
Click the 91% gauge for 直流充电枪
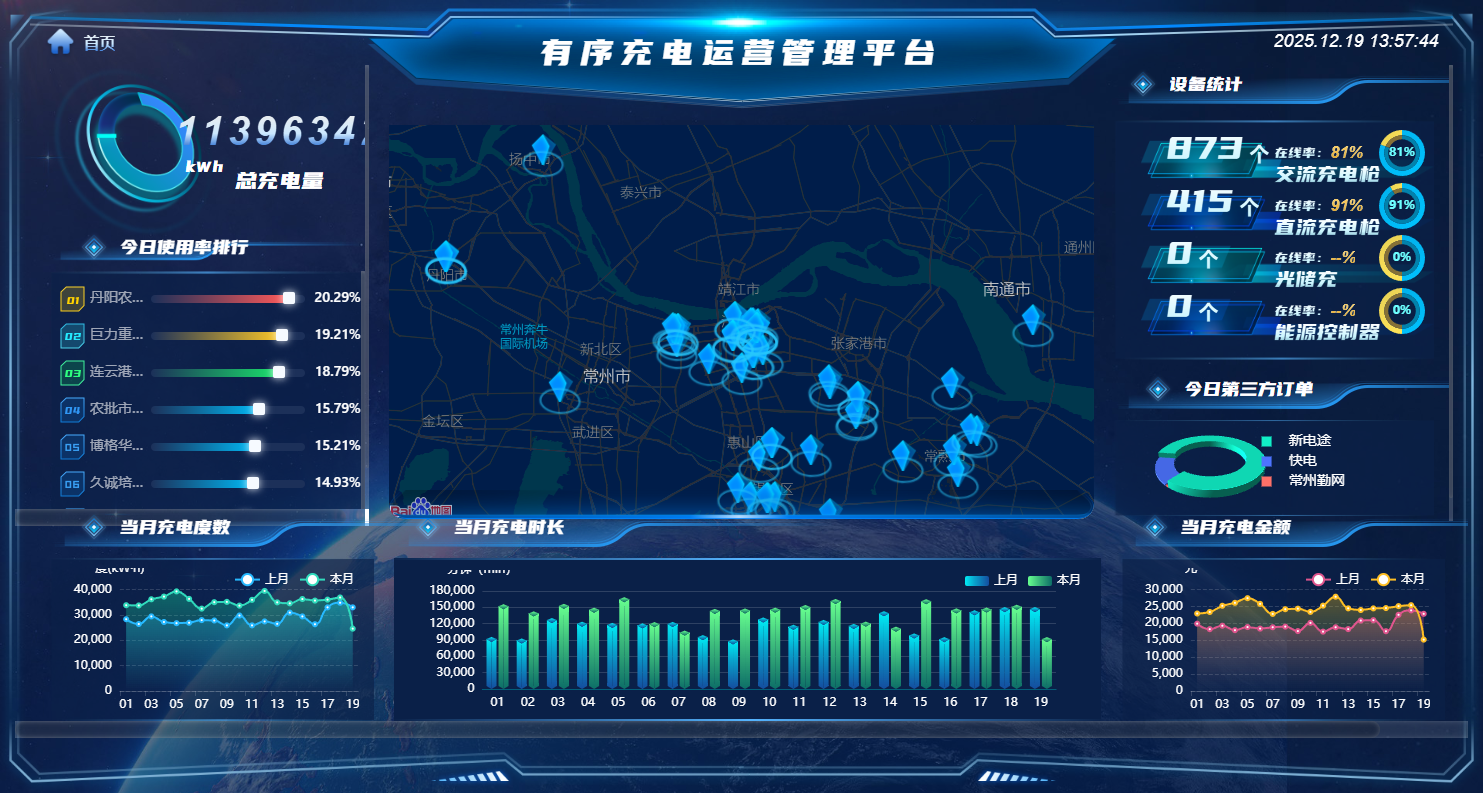click(1401, 206)
